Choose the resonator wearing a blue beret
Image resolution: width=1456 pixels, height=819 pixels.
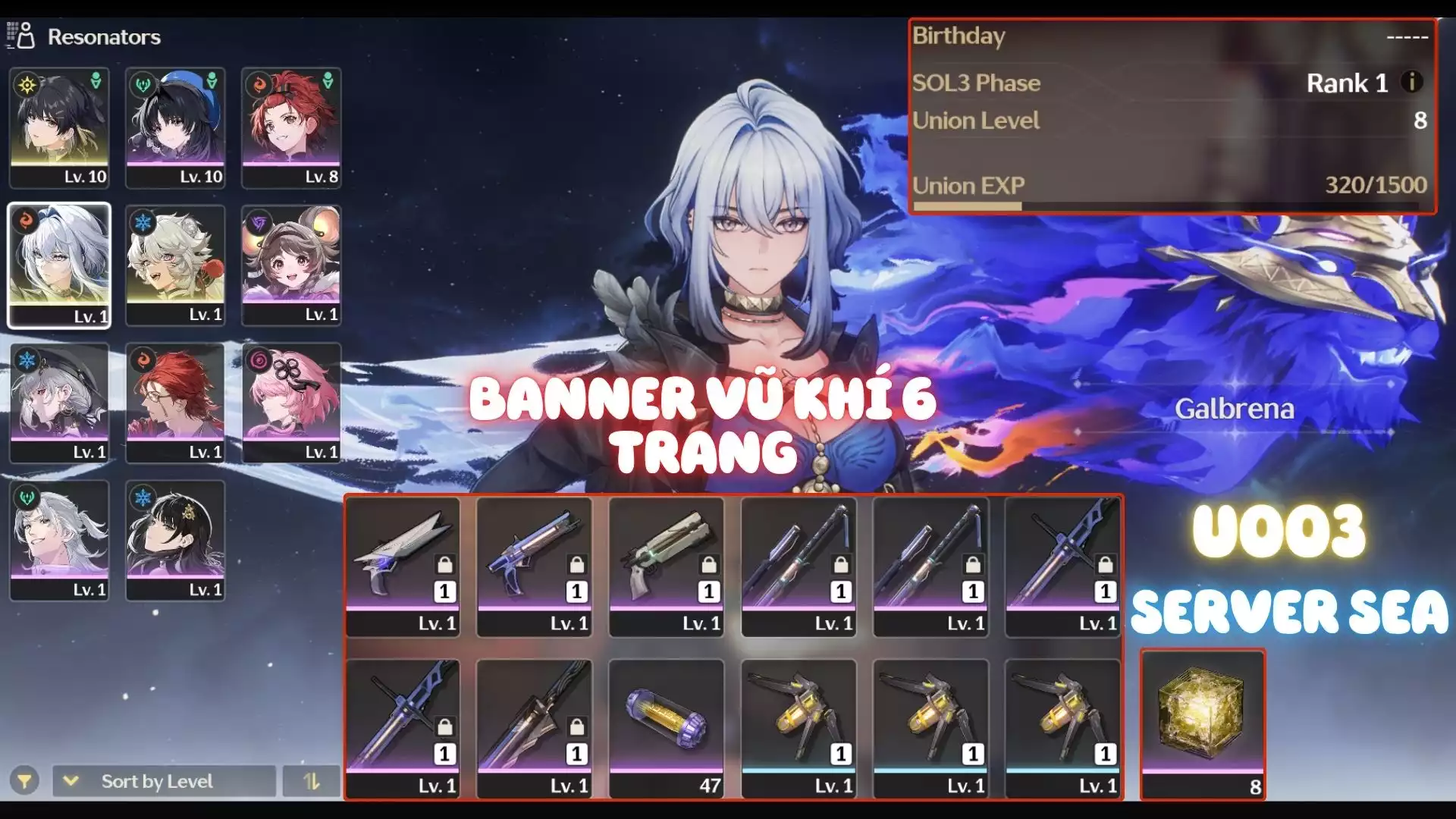[175, 127]
